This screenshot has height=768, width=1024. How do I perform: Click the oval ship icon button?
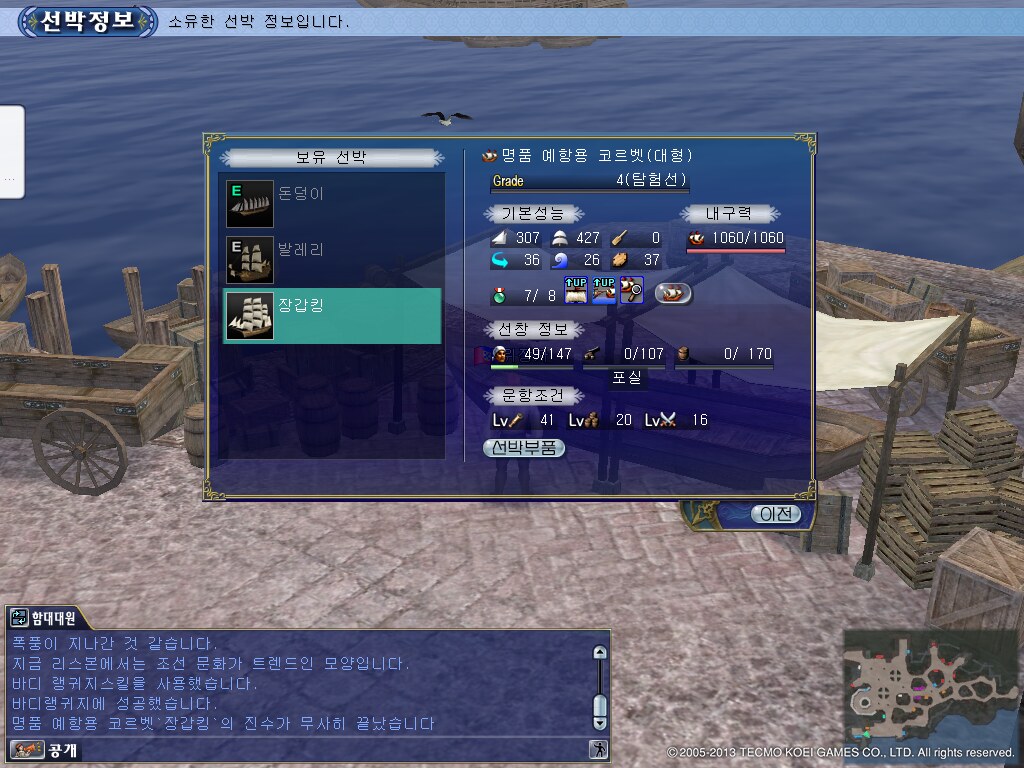[673, 294]
